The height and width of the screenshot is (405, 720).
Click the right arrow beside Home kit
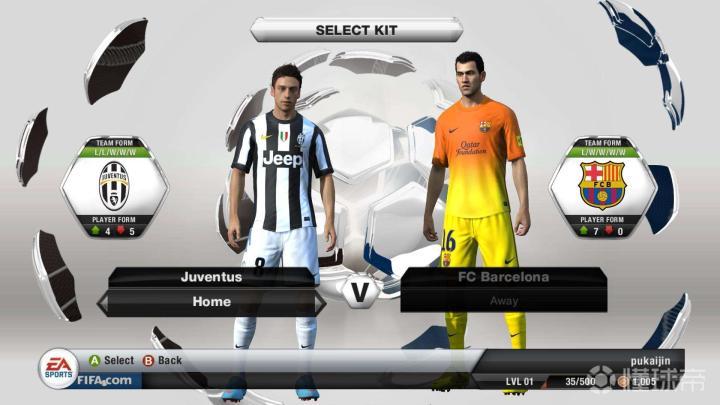[320, 302]
